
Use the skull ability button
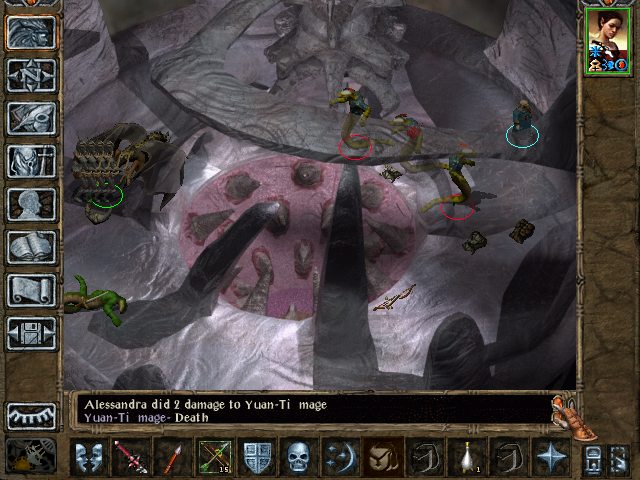[x=299, y=457]
